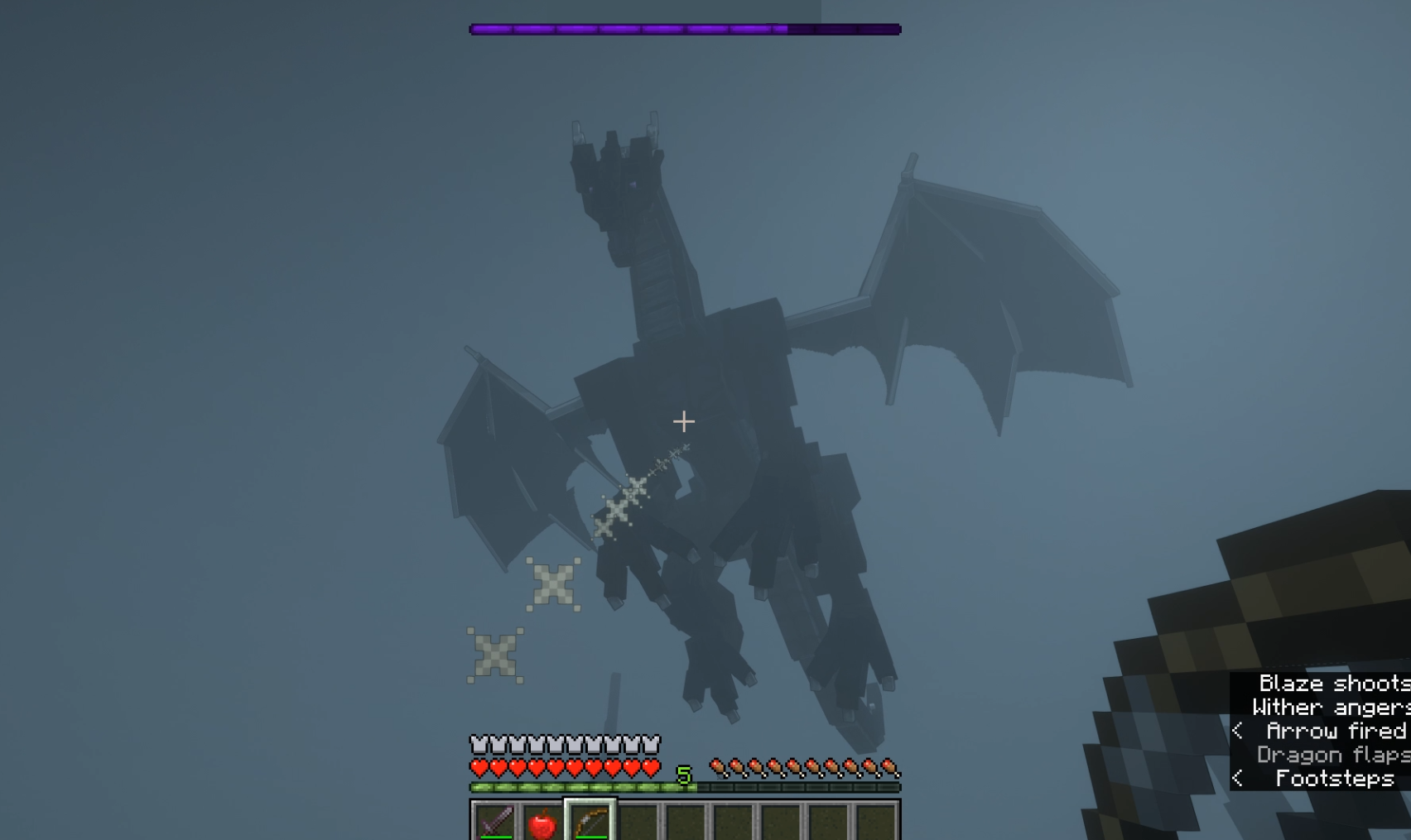Click the crosshair at screen center

click(684, 422)
